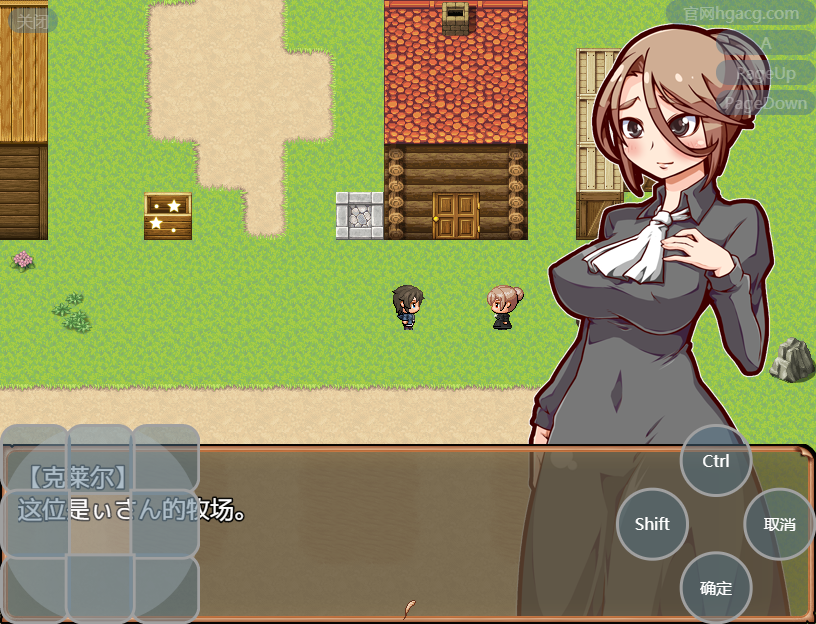
Task: Tap the PageUp overlay button
Action: pos(766,73)
